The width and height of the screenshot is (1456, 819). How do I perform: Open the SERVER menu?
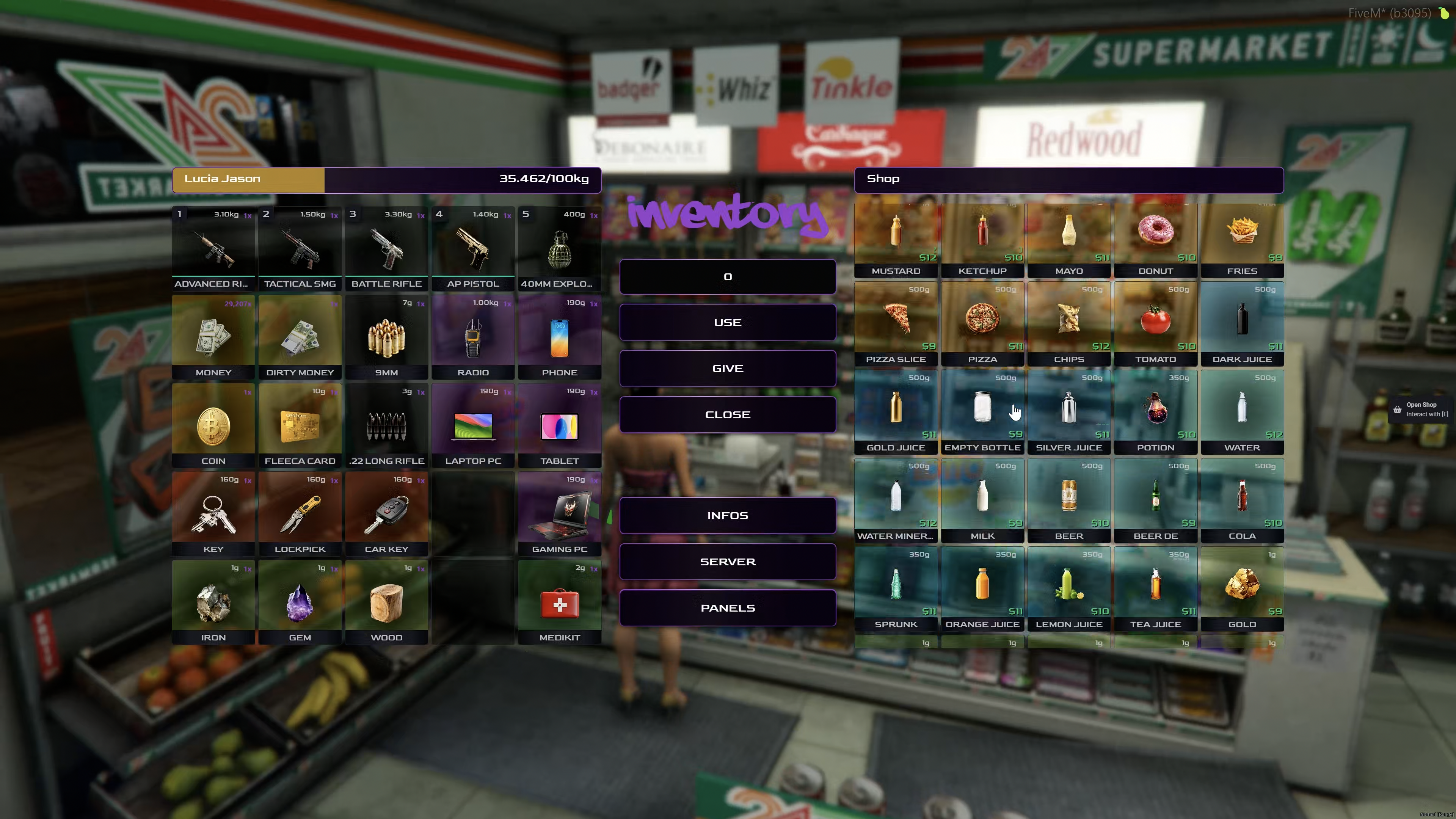(x=728, y=562)
